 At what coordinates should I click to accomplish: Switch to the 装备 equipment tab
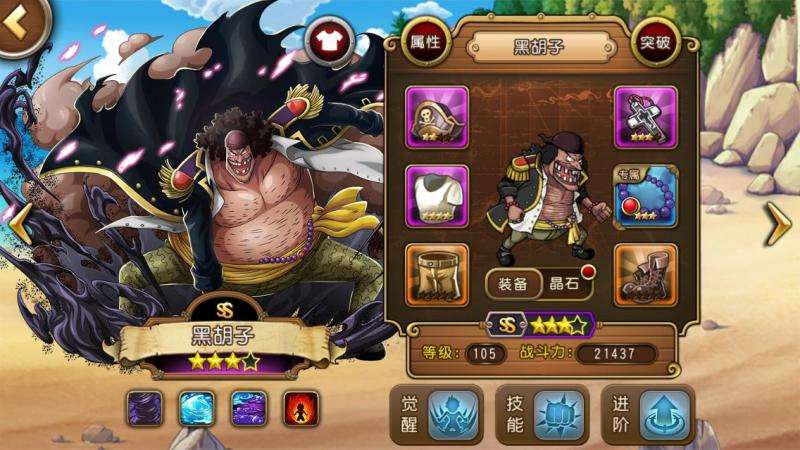click(514, 283)
